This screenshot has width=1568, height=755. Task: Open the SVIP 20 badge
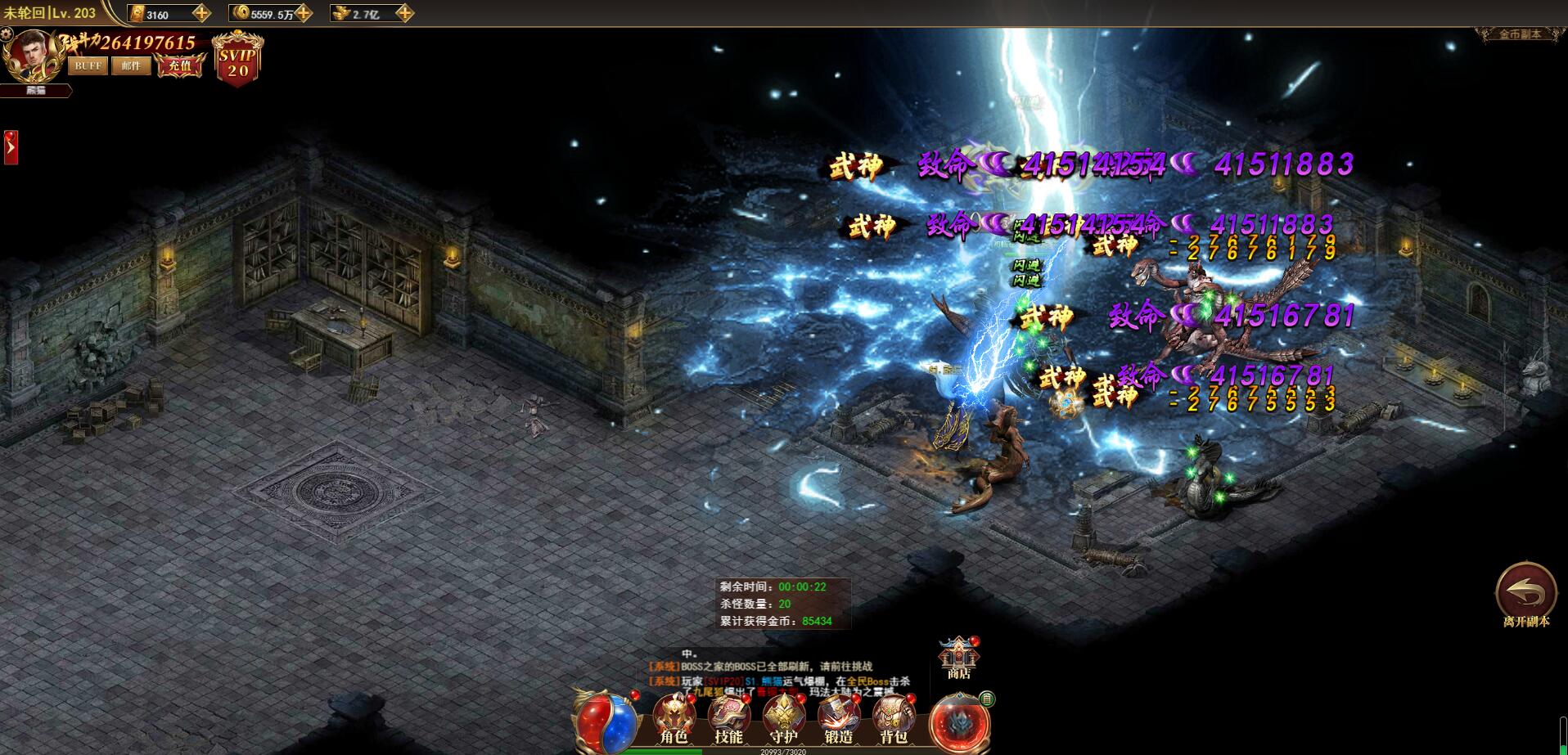pos(237,61)
